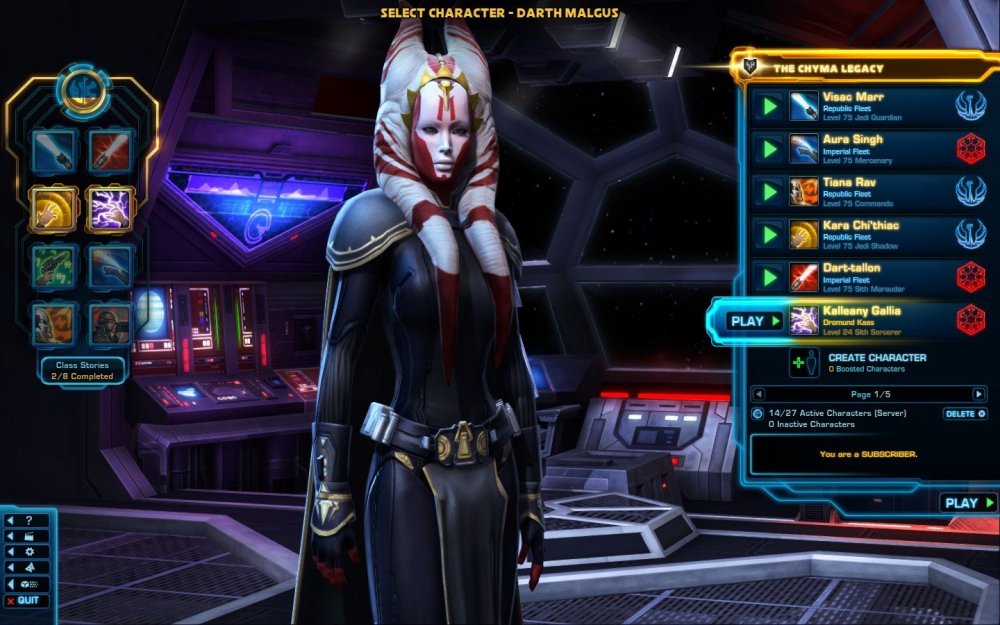Viewport: 1000px width, 625px height.
Task: Select the Sith Inquisitor lightning class story icon
Action: click(109, 206)
